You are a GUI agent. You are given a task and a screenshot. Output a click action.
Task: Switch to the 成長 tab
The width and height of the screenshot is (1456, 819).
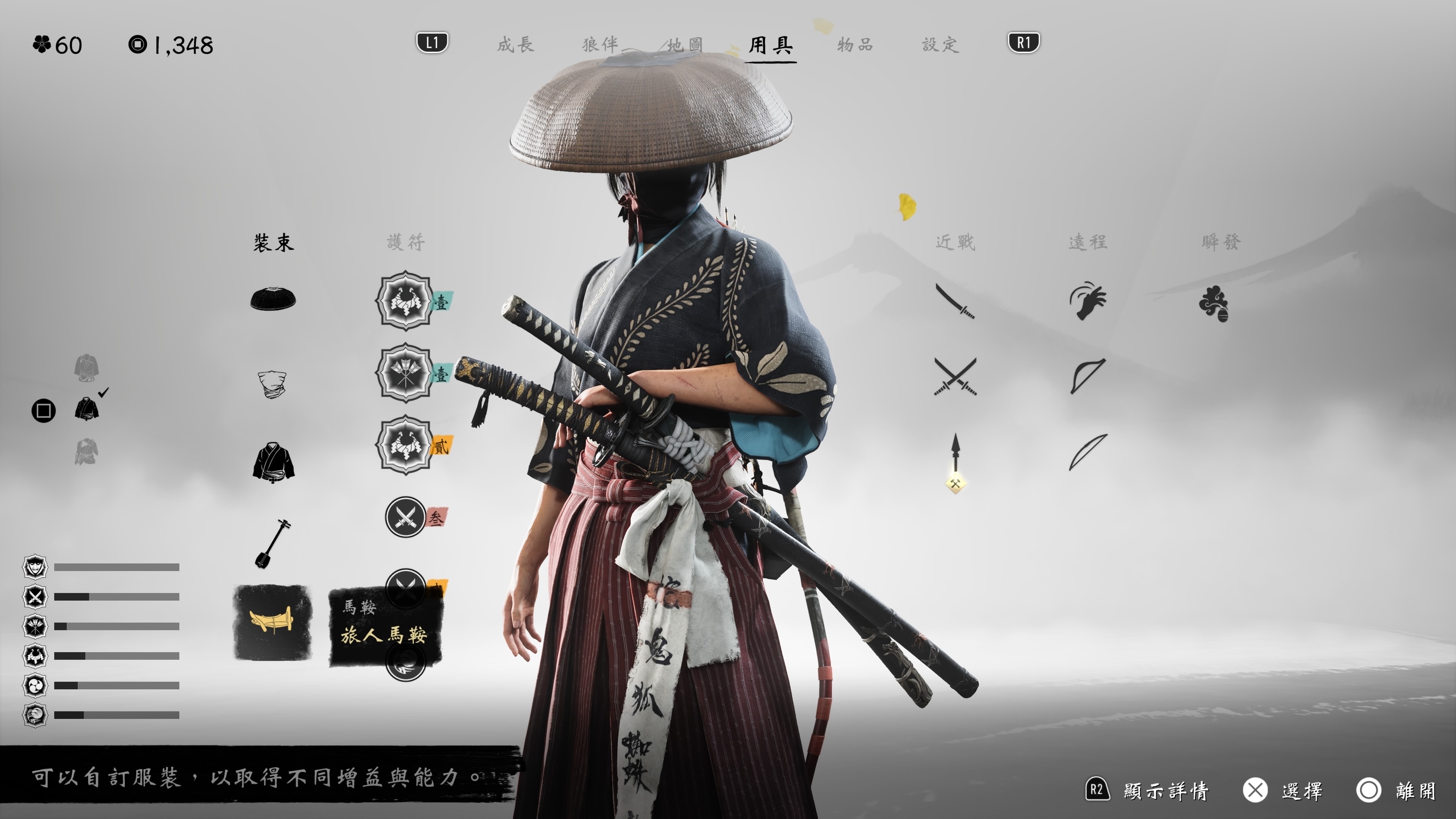click(x=516, y=45)
